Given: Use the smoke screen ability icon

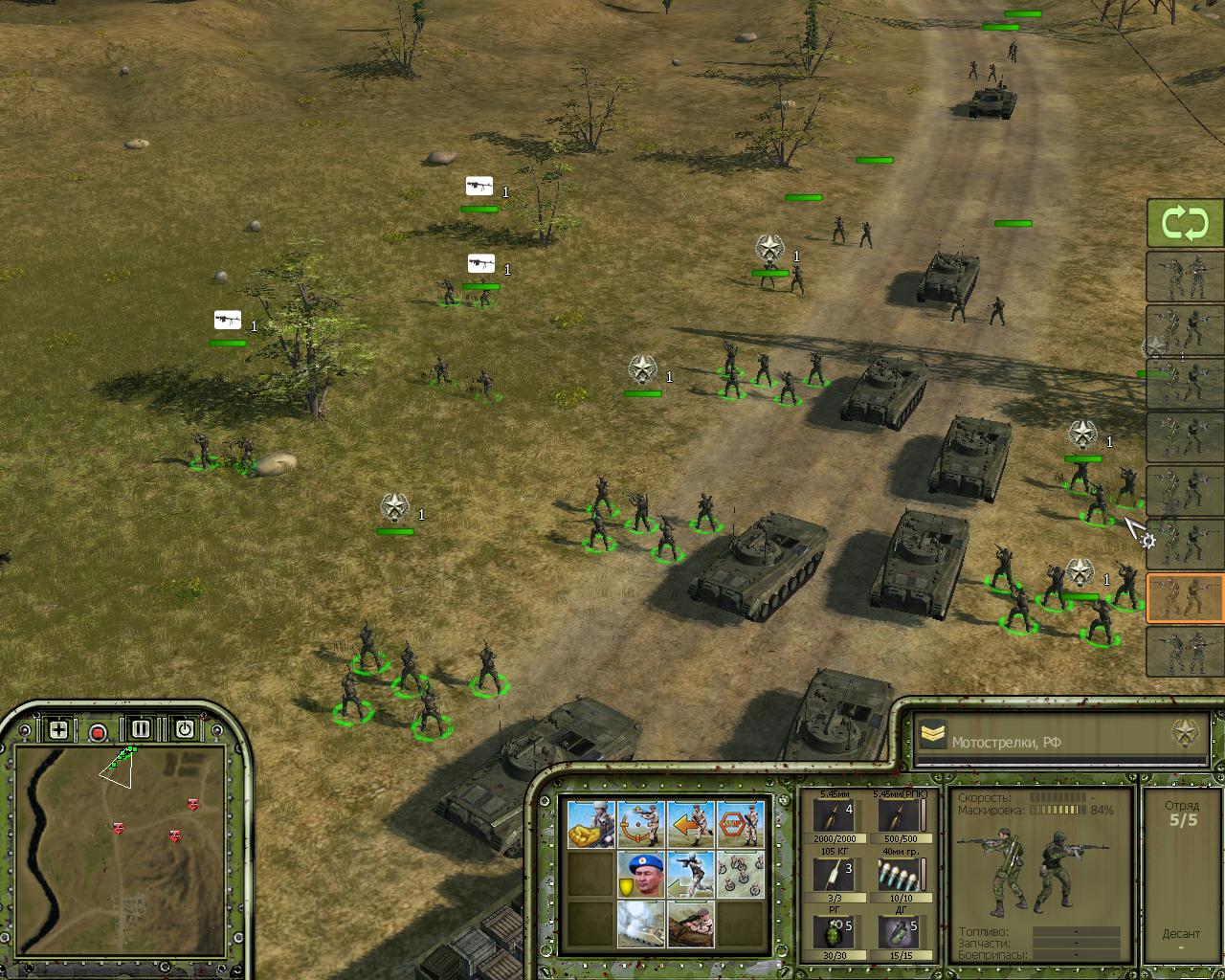Looking at the screenshot, I should click(x=640, y=924).
